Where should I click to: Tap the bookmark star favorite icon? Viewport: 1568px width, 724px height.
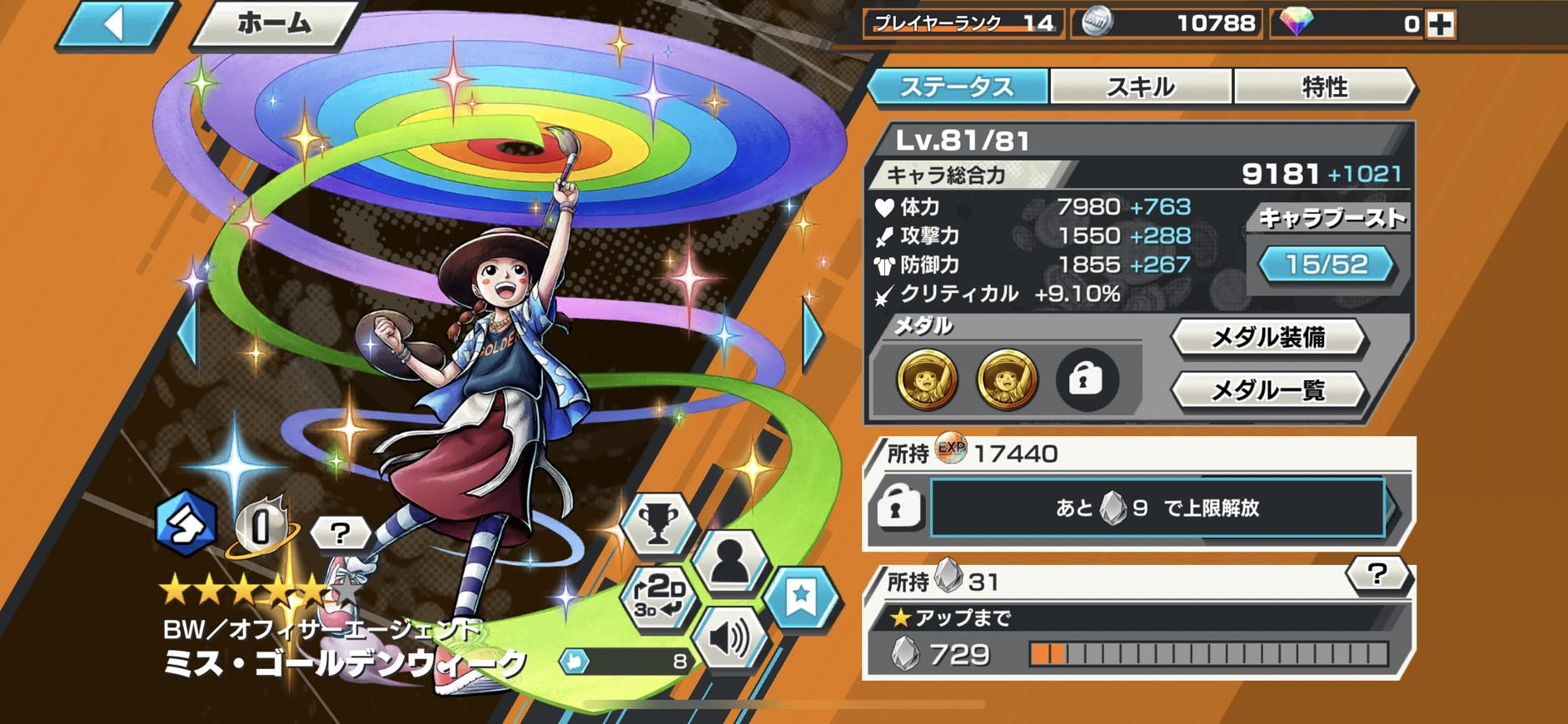coord(801,597)
